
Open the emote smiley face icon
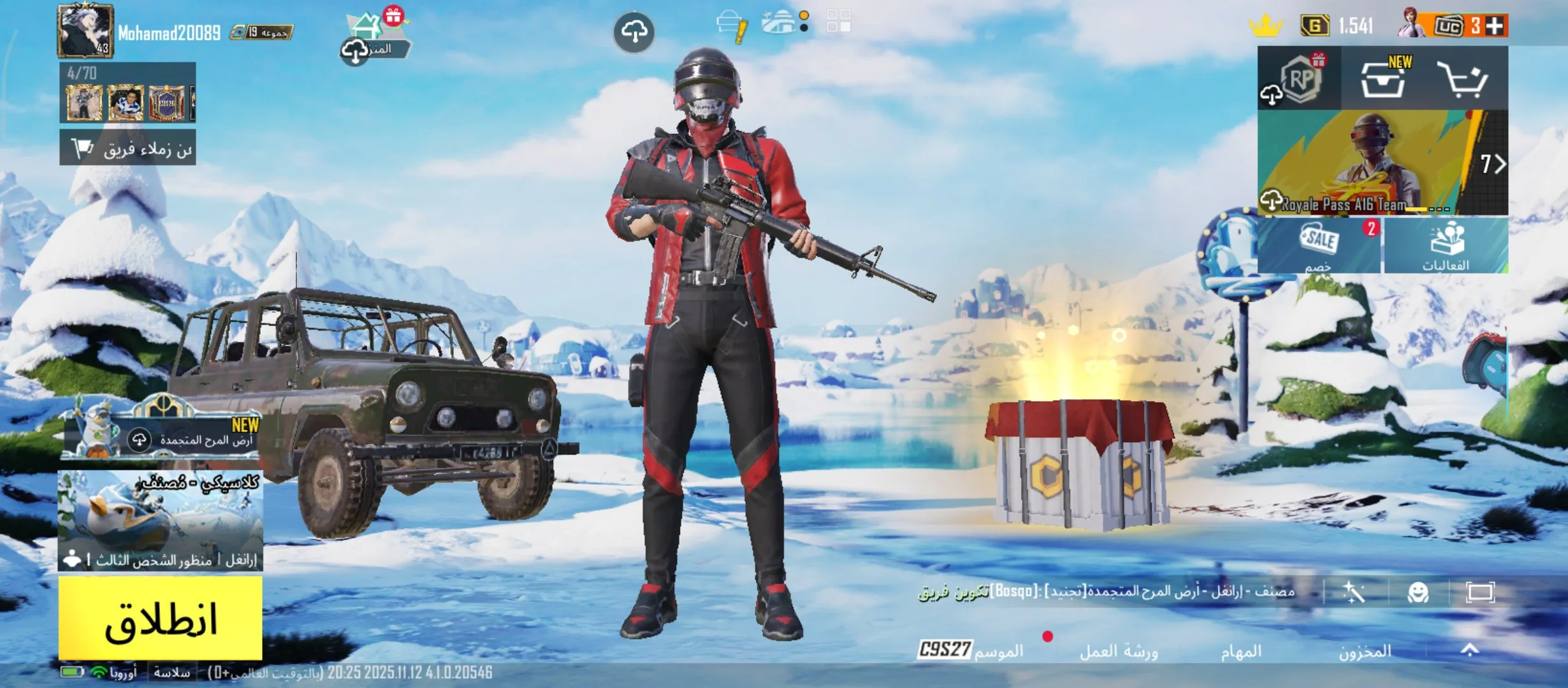[x=1418, y=593]
